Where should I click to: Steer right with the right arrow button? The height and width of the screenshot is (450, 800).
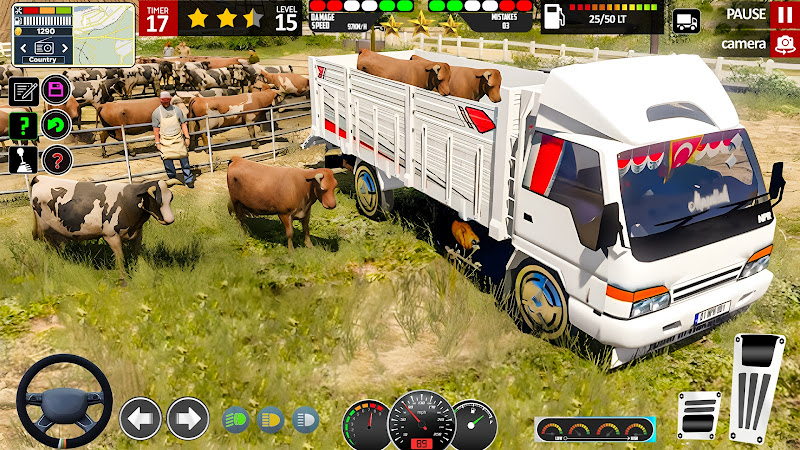coord(188,418)
